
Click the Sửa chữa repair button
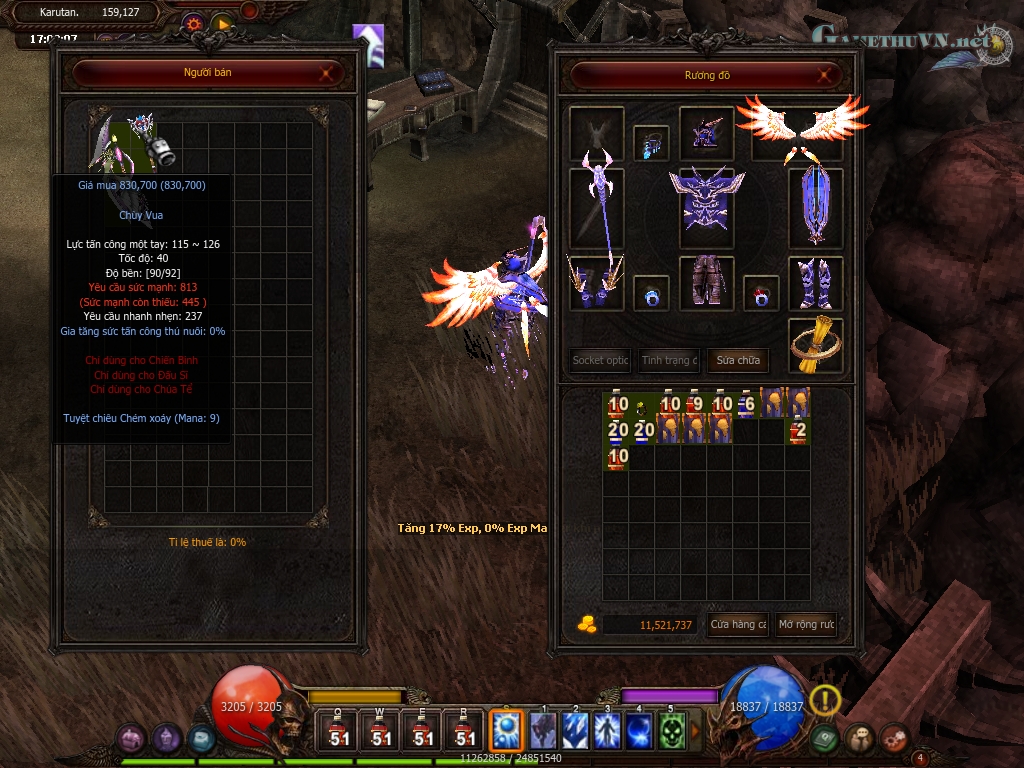click(738, 360)
